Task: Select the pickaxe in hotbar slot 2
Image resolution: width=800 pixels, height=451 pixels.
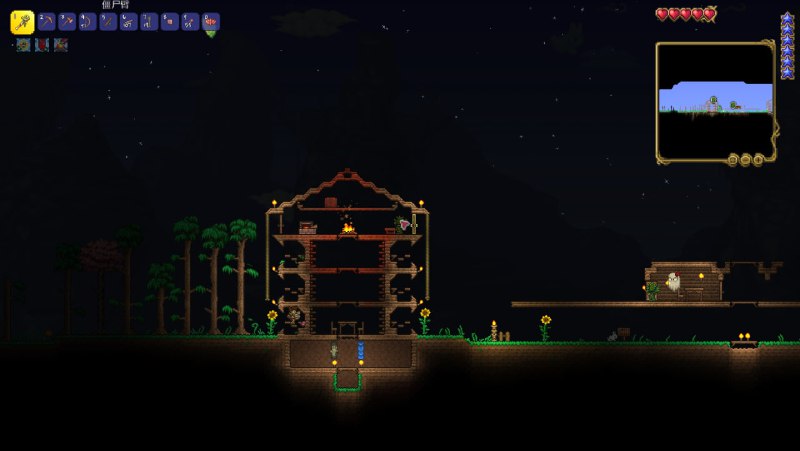Action: pos(46,21)
